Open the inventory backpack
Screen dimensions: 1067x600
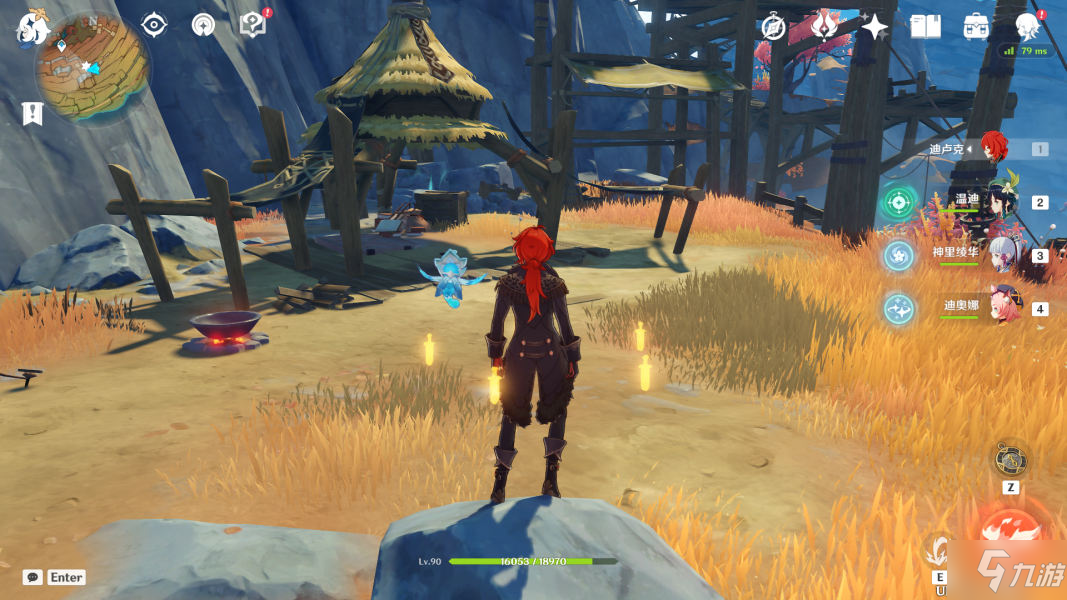point(976,27)
